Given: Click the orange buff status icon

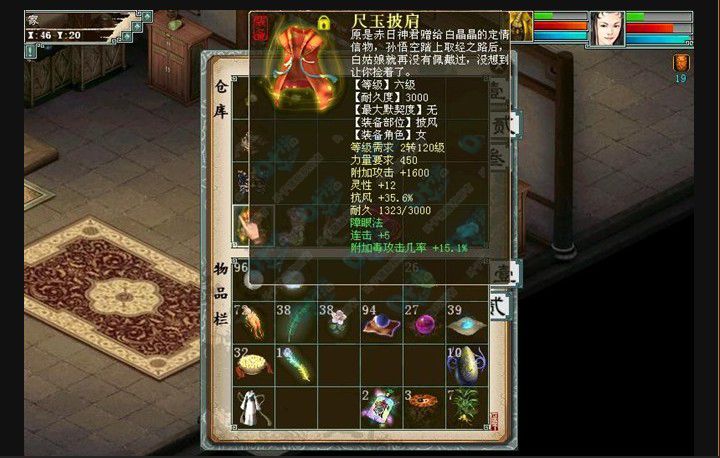Looking at the screenshot, I should tap(681, 62).
